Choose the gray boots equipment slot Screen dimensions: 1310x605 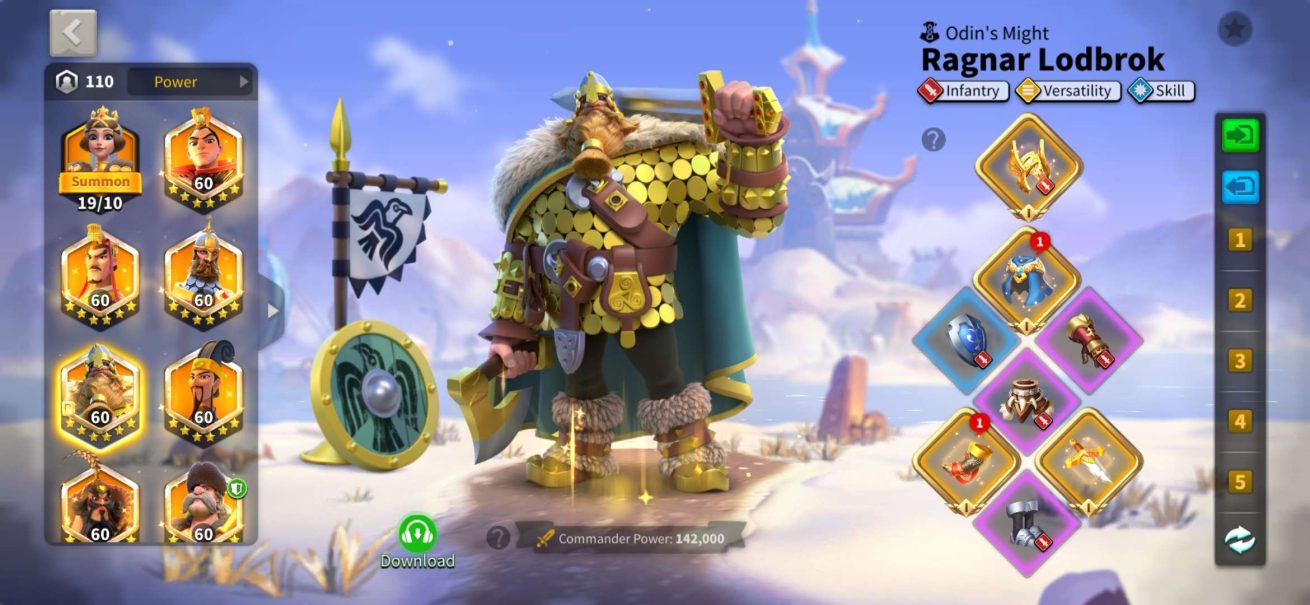point(1027,523)
